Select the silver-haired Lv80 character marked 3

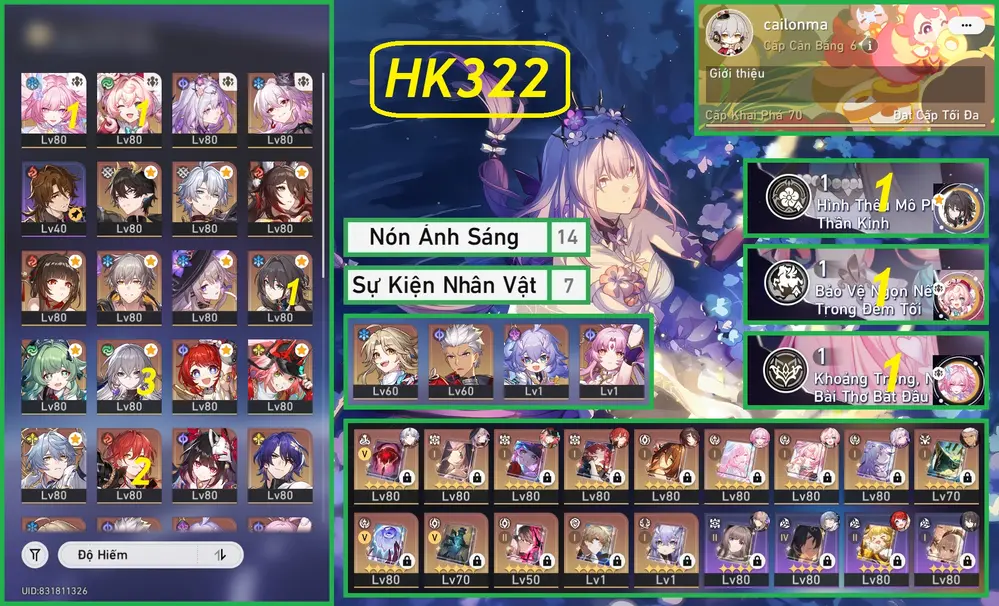click(x=129, y=375)
